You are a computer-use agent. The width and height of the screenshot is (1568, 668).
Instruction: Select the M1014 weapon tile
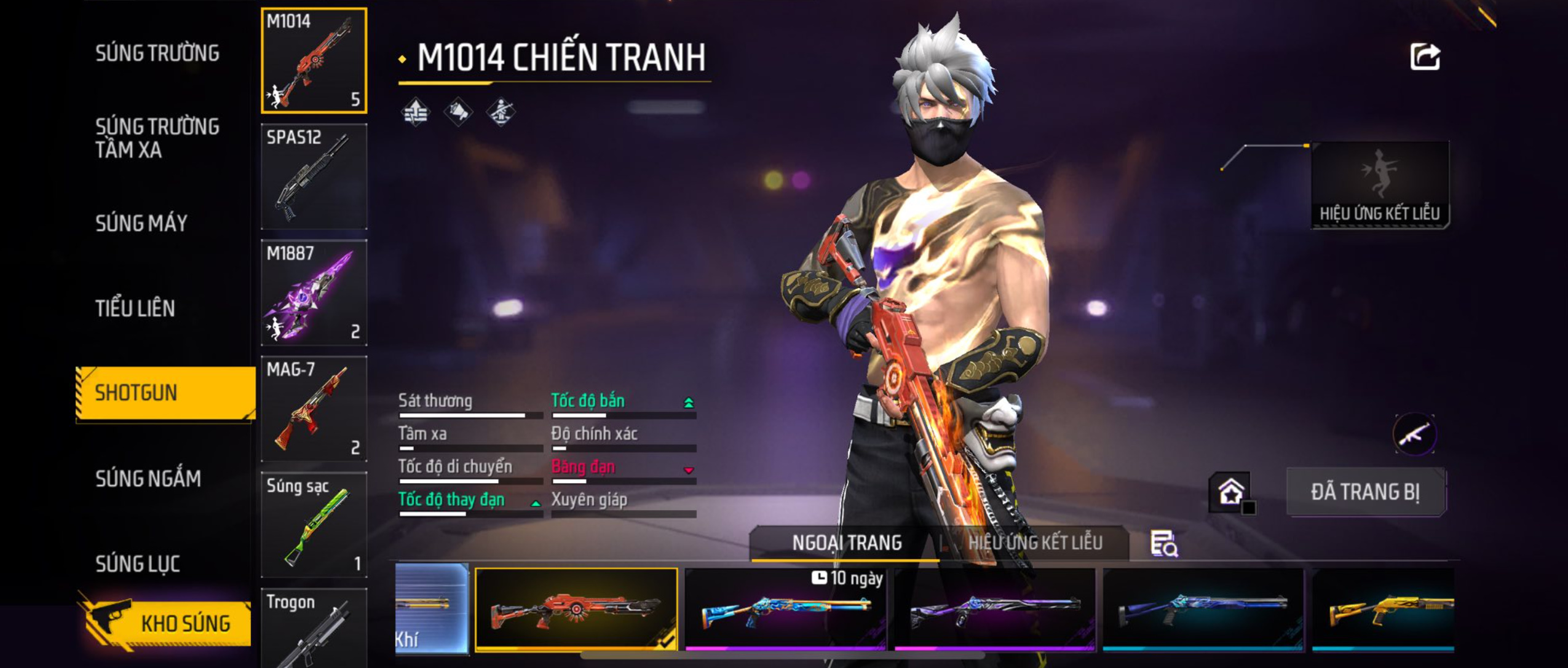tap(314, 61)
